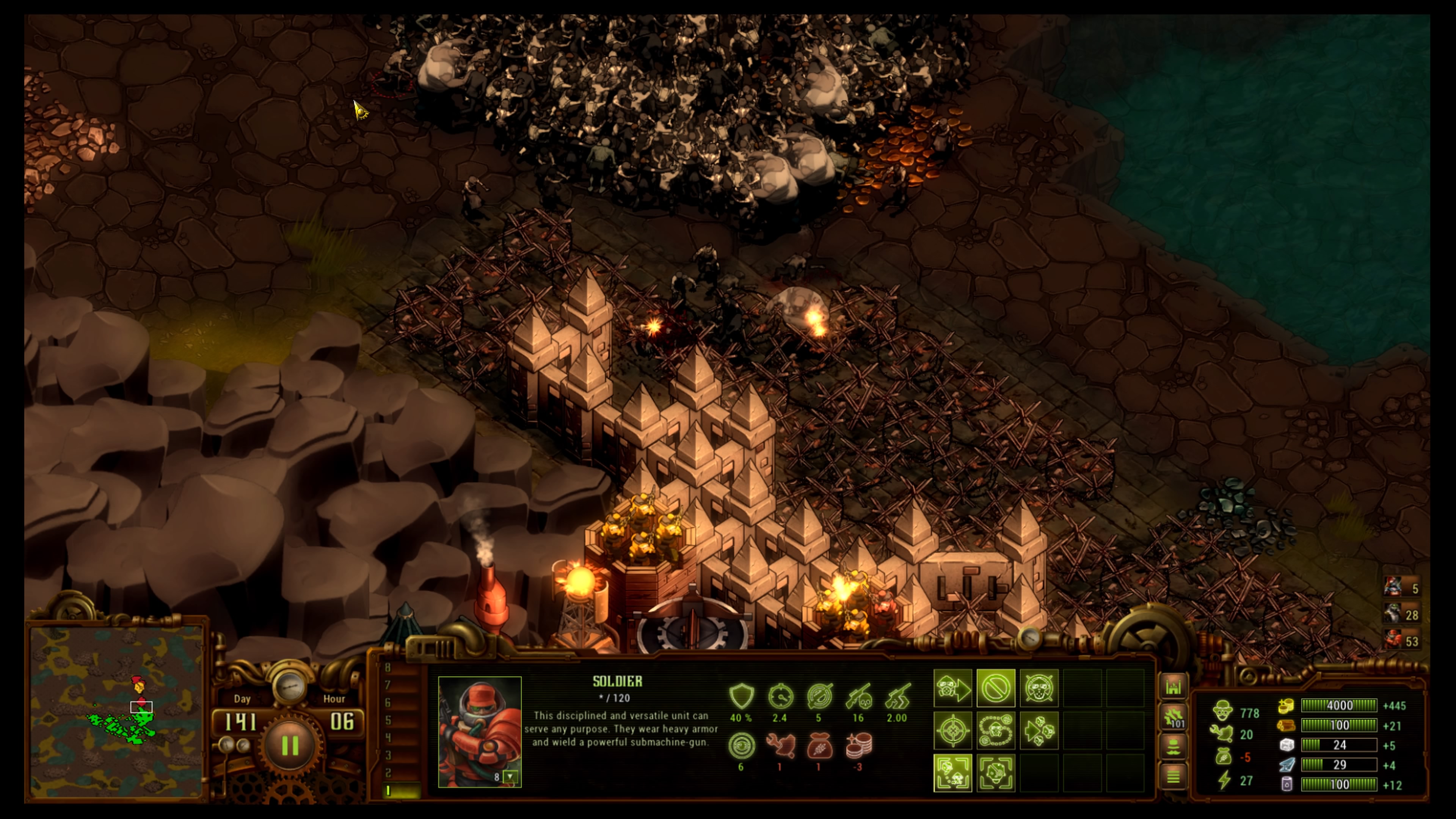Toggle the second bracketed targeting-mode icon

click(995, 773)
